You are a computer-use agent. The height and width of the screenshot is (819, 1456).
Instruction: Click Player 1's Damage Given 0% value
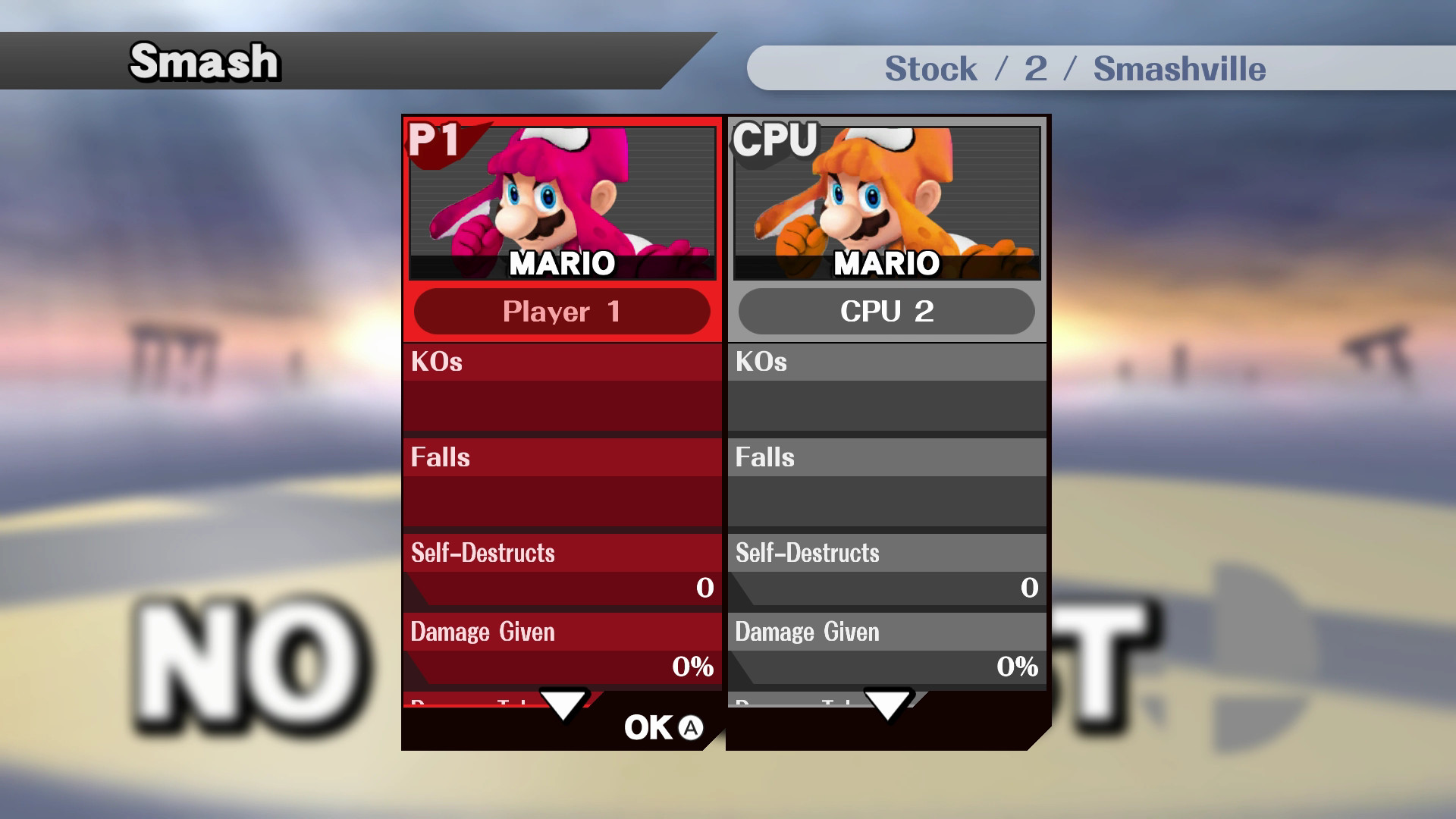[692, 667]
